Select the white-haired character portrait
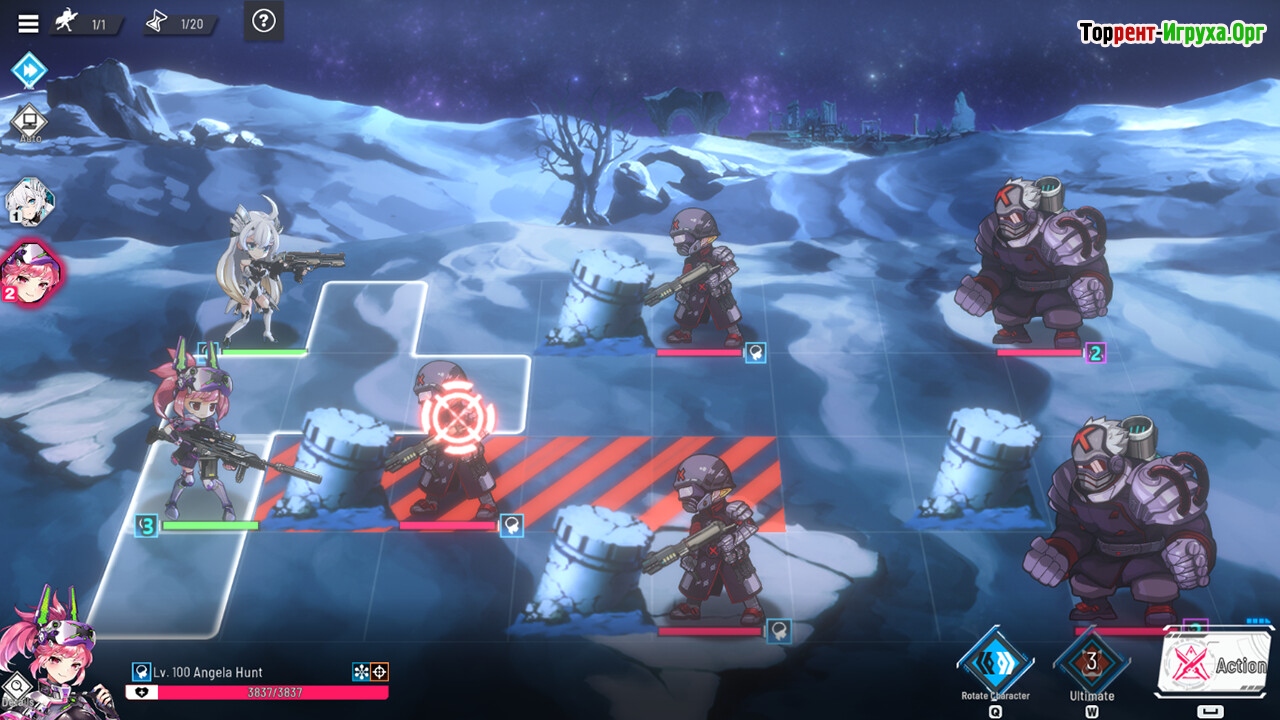 pyautogui.click(x=29, y=202)
